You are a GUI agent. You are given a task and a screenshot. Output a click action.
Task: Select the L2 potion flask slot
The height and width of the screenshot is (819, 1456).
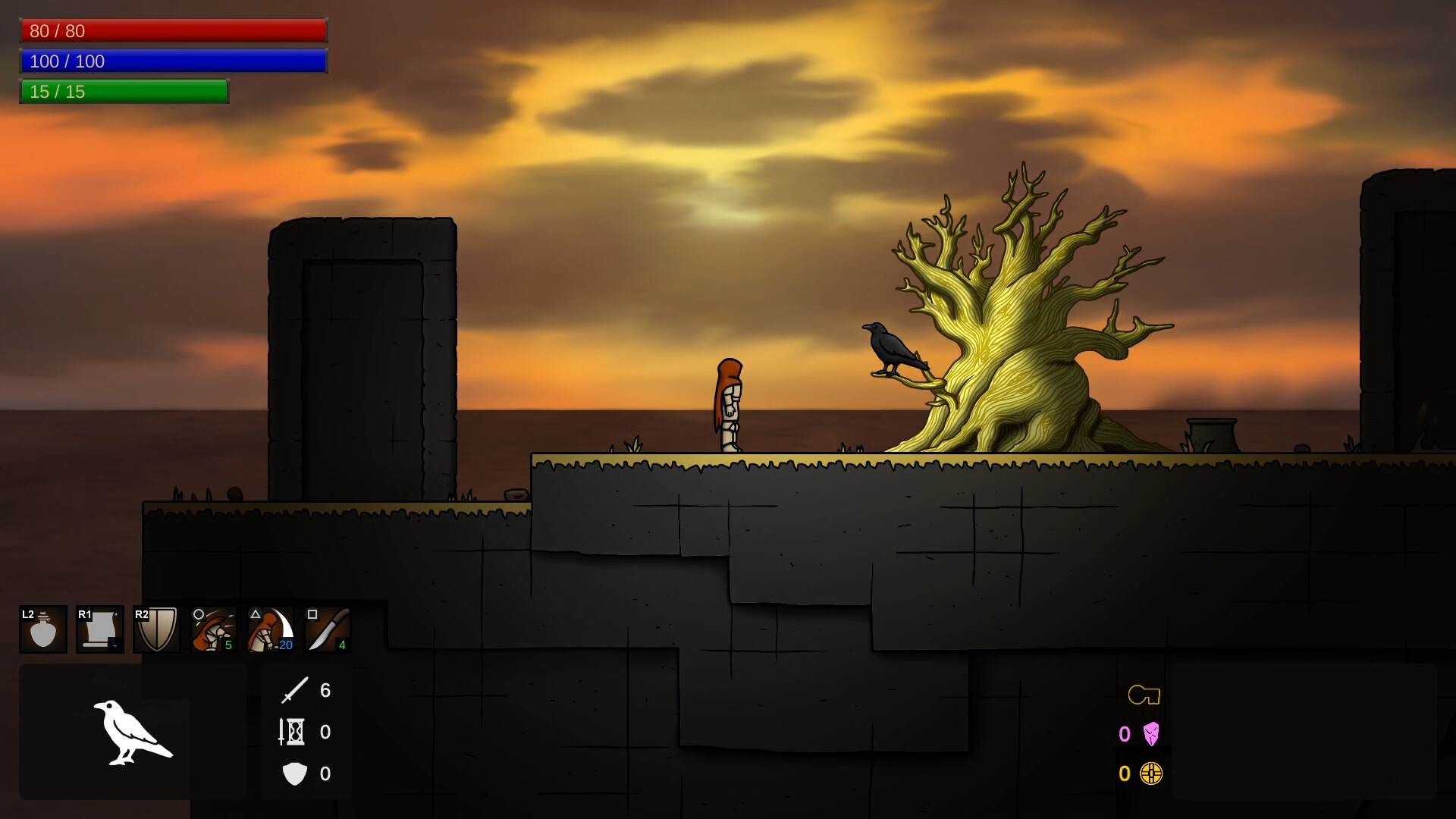click(42, 629)
